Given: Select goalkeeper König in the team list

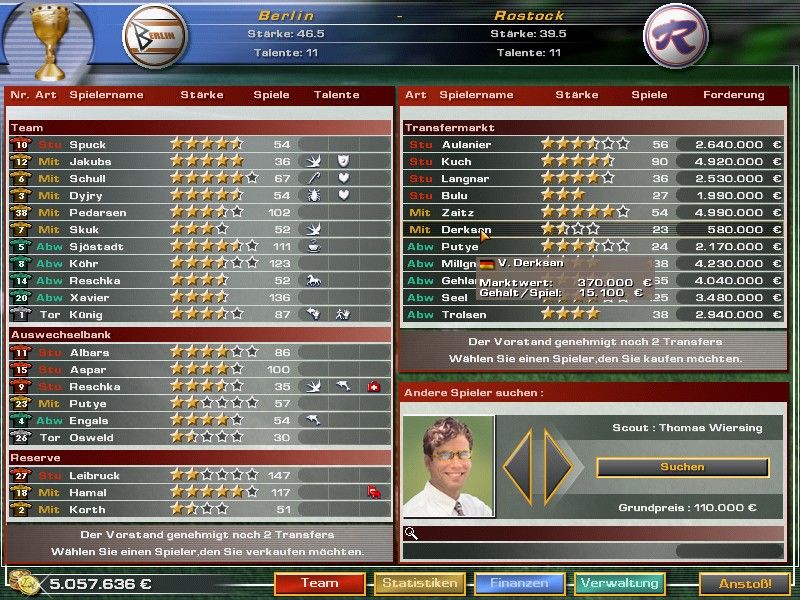Looking at the screenshot, I should (88, 315).
